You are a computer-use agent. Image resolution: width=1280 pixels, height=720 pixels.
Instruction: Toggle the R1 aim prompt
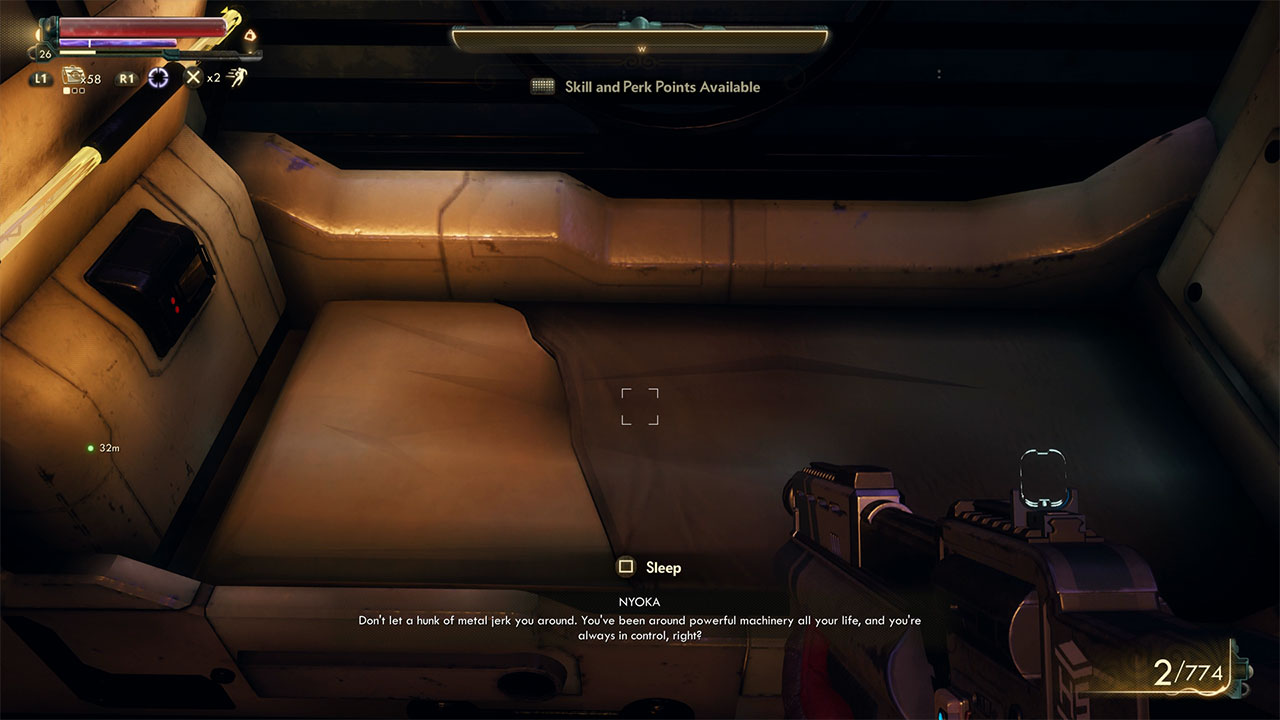point(125,77)
